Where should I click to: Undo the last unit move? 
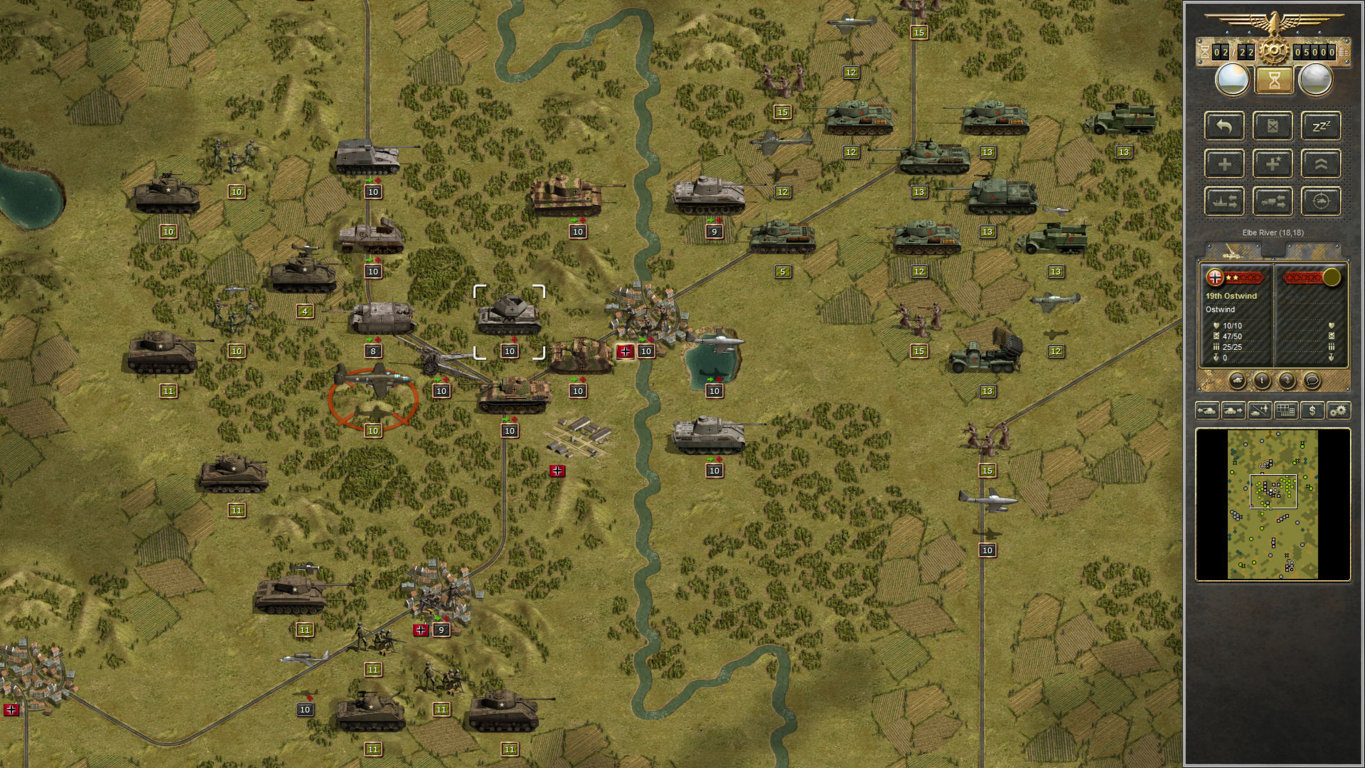[1224, 125]
